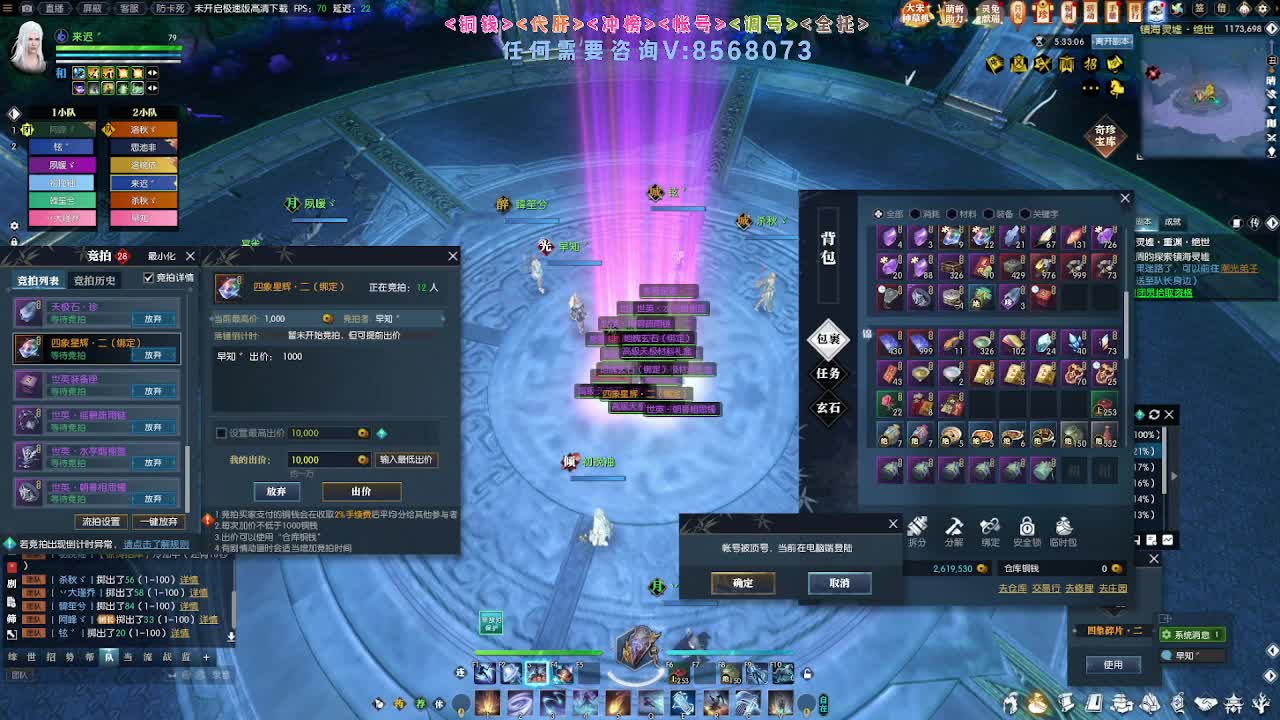This screenshot has width=1280, height=720.
Task: Collapse the buff bar using its side arrow
Action: pos(150,73)
